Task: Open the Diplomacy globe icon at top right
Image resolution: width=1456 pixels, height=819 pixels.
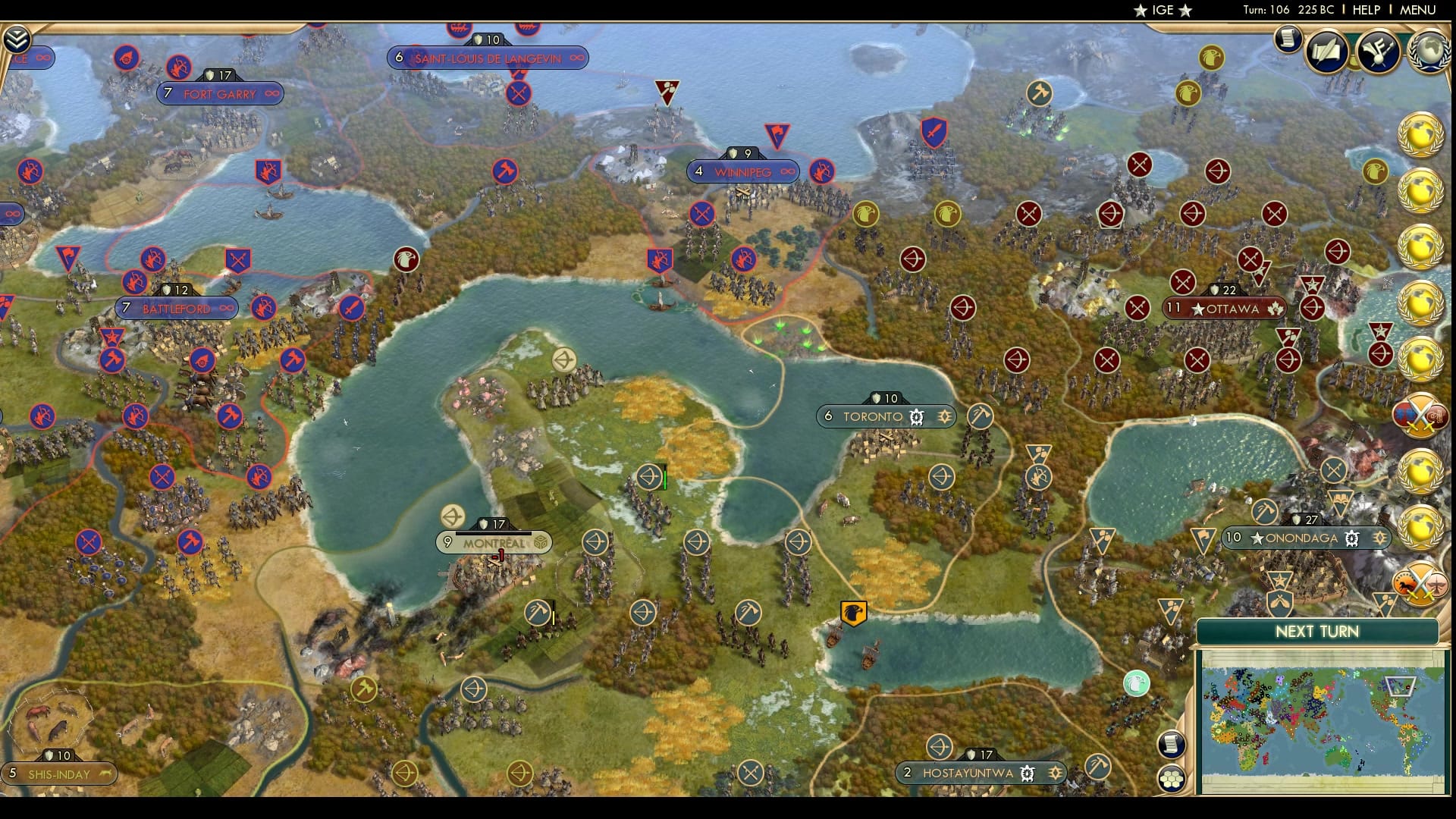Action: coord(1429,52)
